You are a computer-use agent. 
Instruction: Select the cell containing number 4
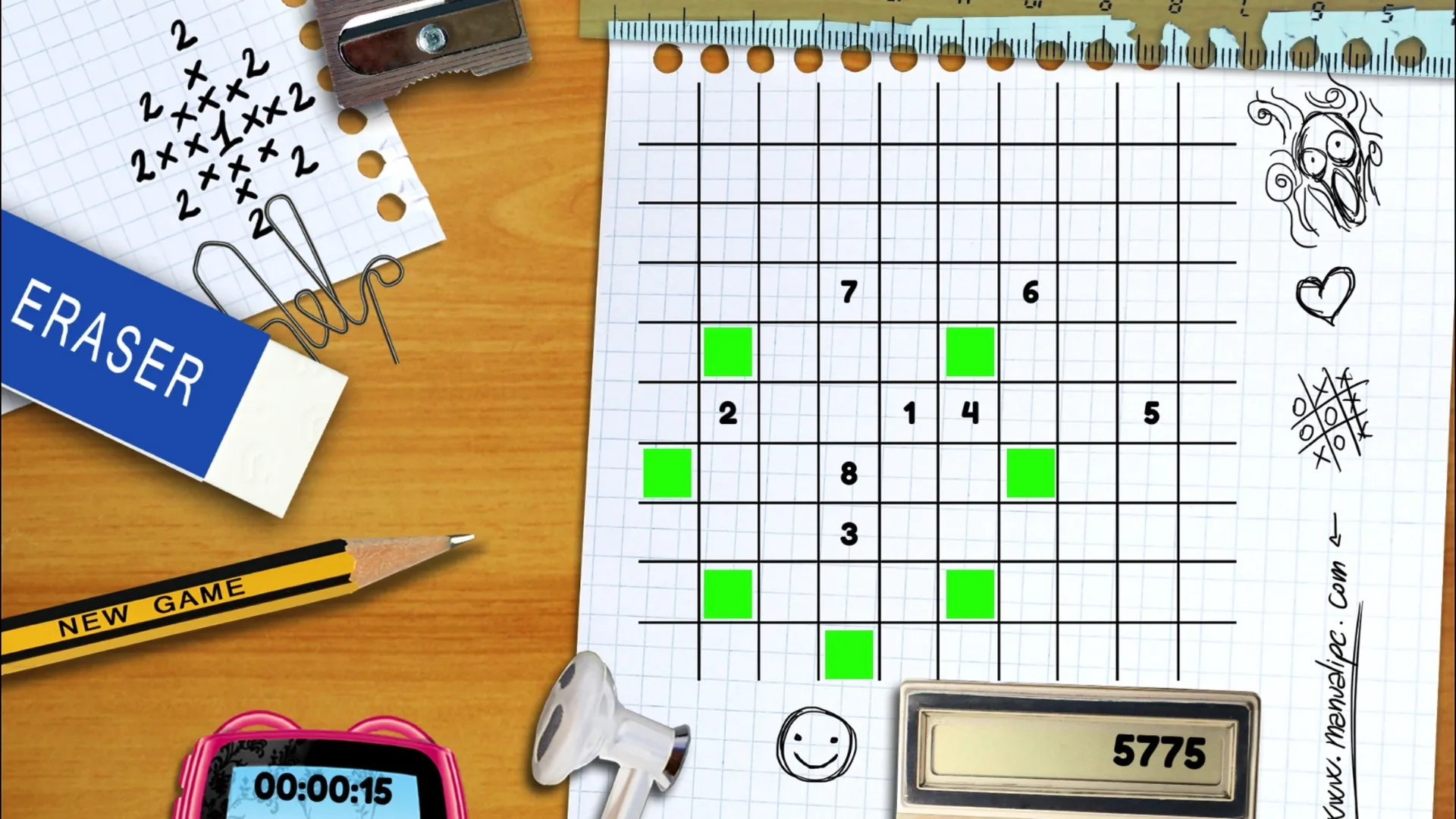click(x=969, y=413)
